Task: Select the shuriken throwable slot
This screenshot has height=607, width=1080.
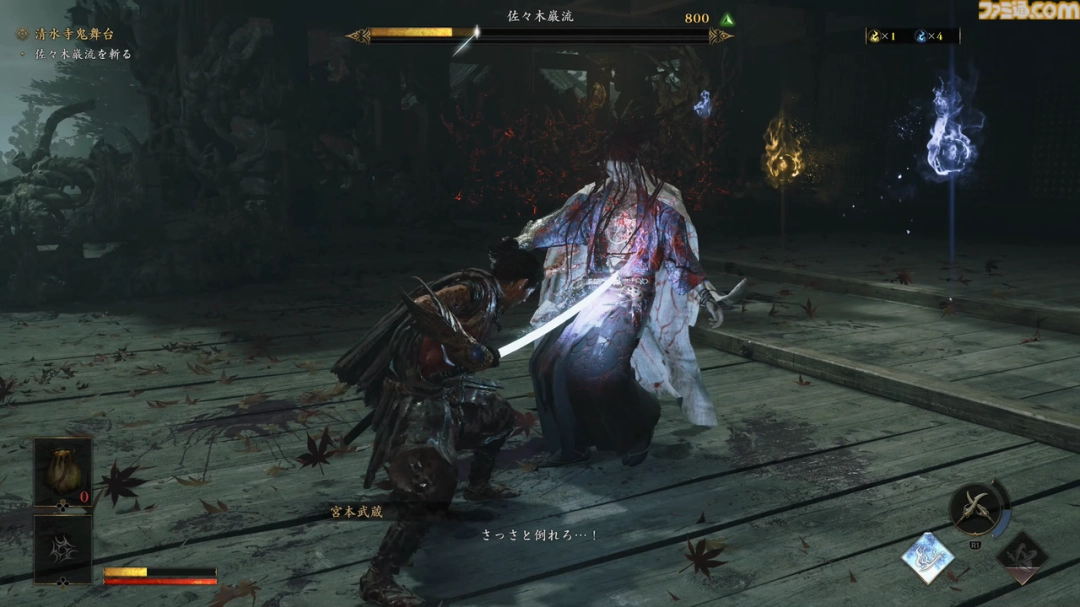Action: coord(63,547)
